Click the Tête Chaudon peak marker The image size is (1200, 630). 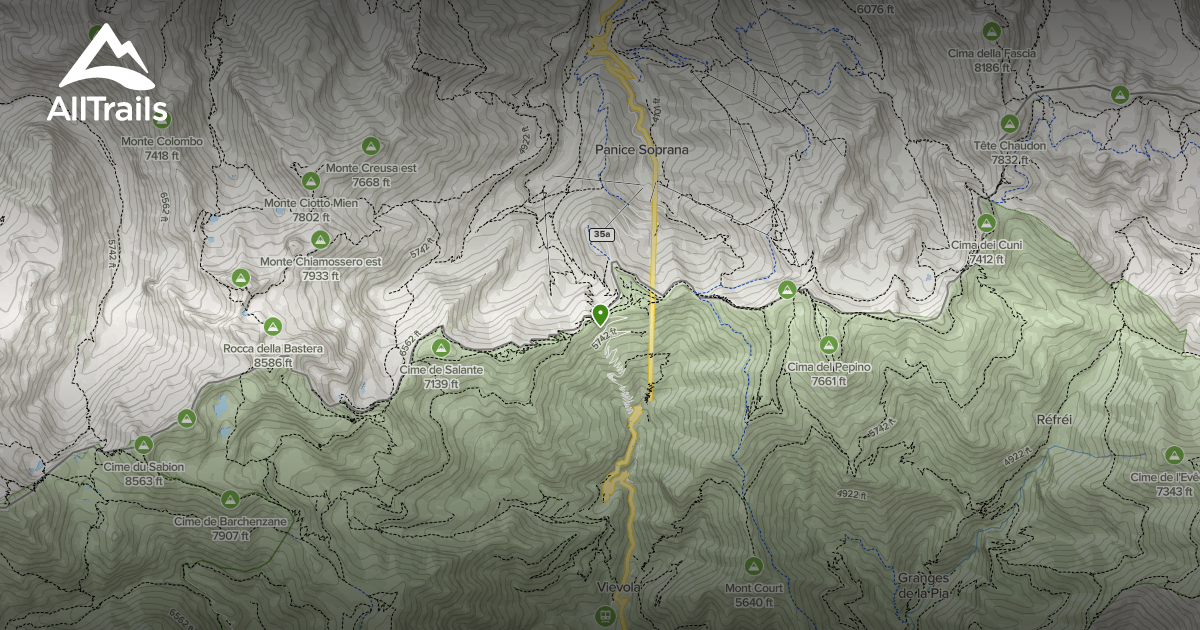[x=1009, y=124]
